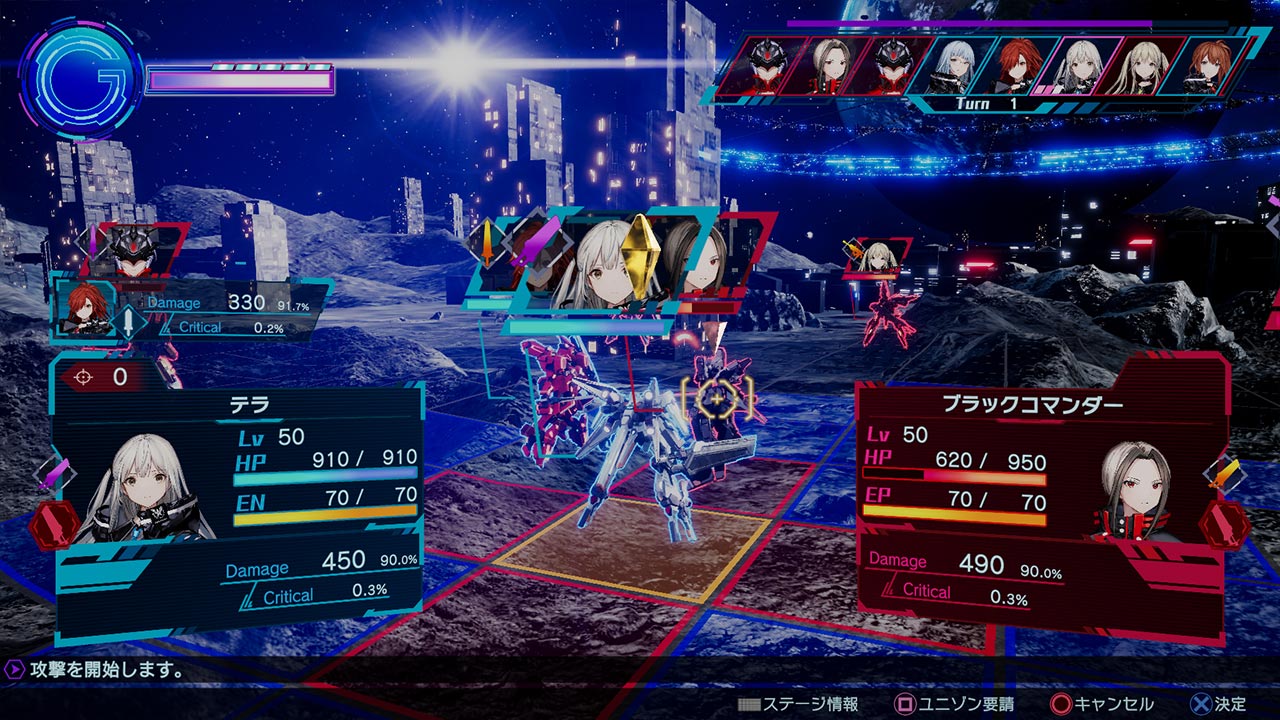This screenshot has width=1280, height=720.
Task: Select the orange-haired pilot ending the turn order
Action: [x=1207, y=64]
